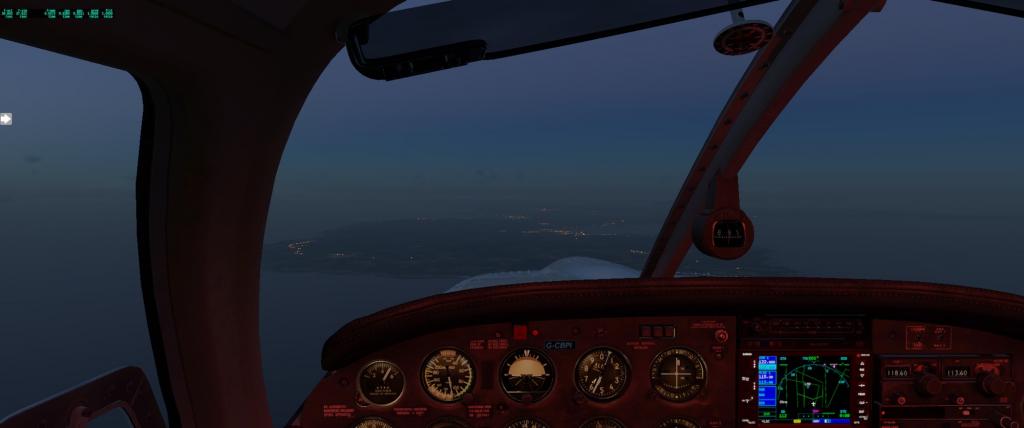Viewport: 1024px width, 428px height.
Task: Expand the white arrow side panel
Action: [x=6, y=119]
